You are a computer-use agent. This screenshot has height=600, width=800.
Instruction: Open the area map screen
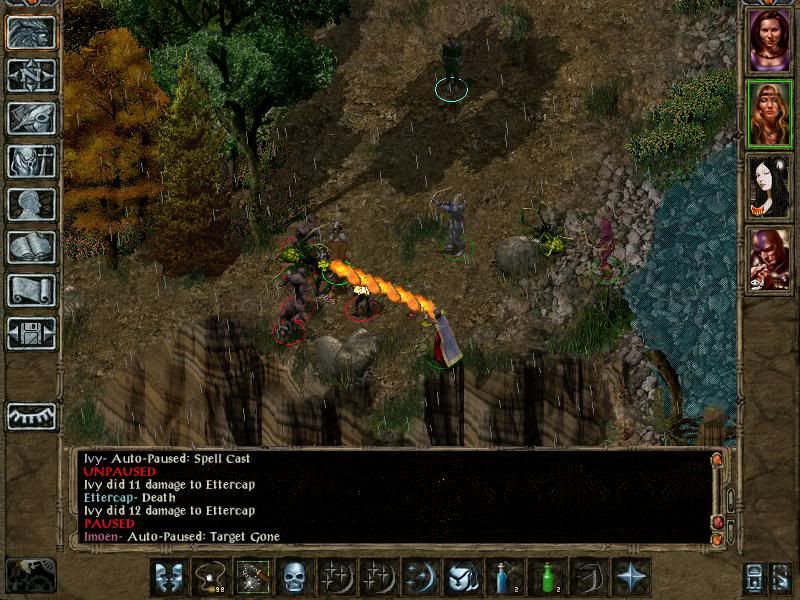[x=31, y=75]
